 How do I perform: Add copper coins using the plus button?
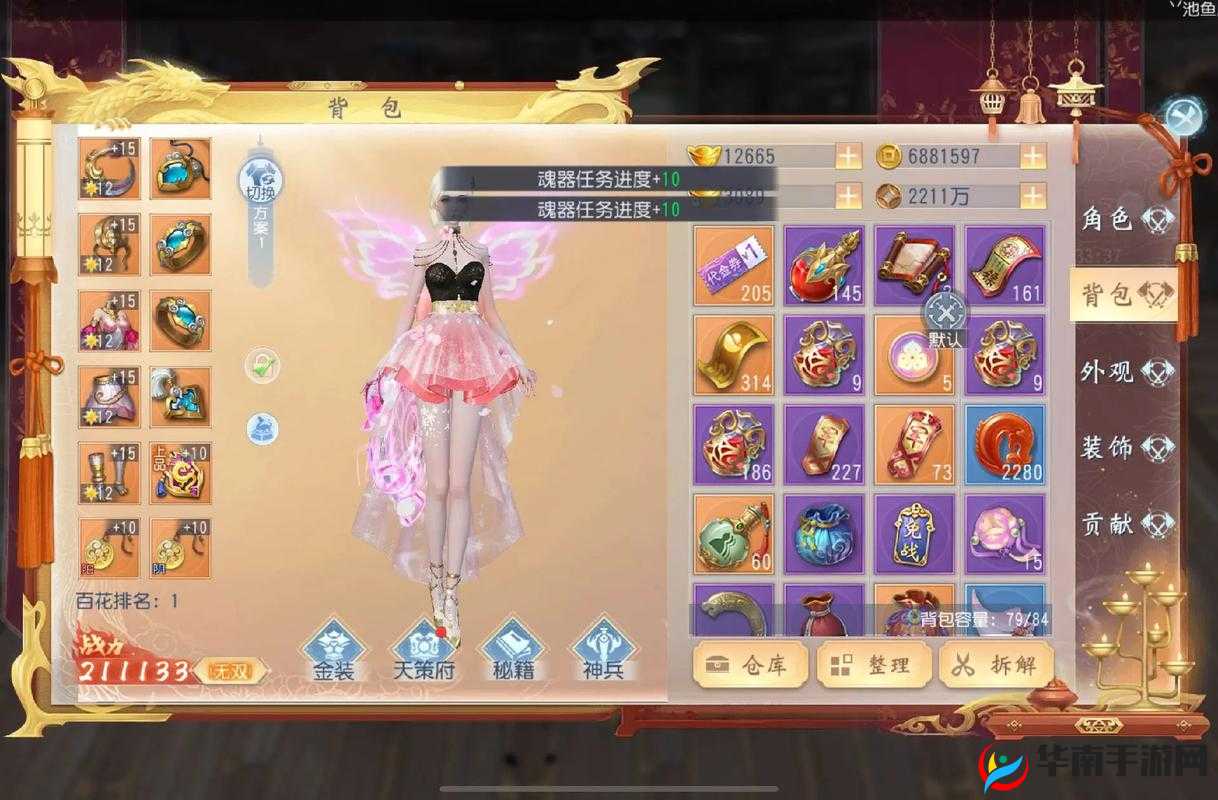pos(1031,157)
